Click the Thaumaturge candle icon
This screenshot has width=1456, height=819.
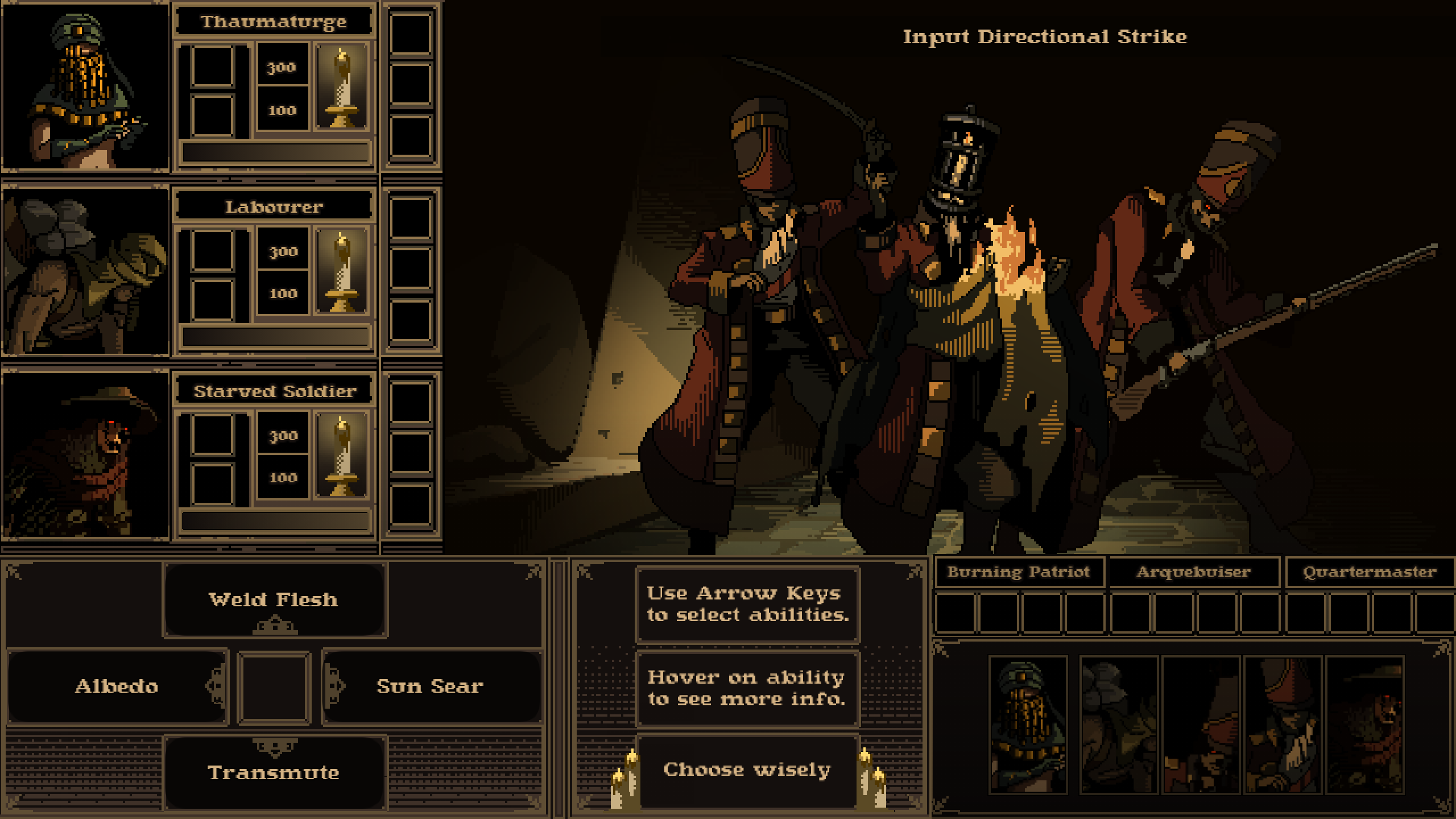pos(342,88)
